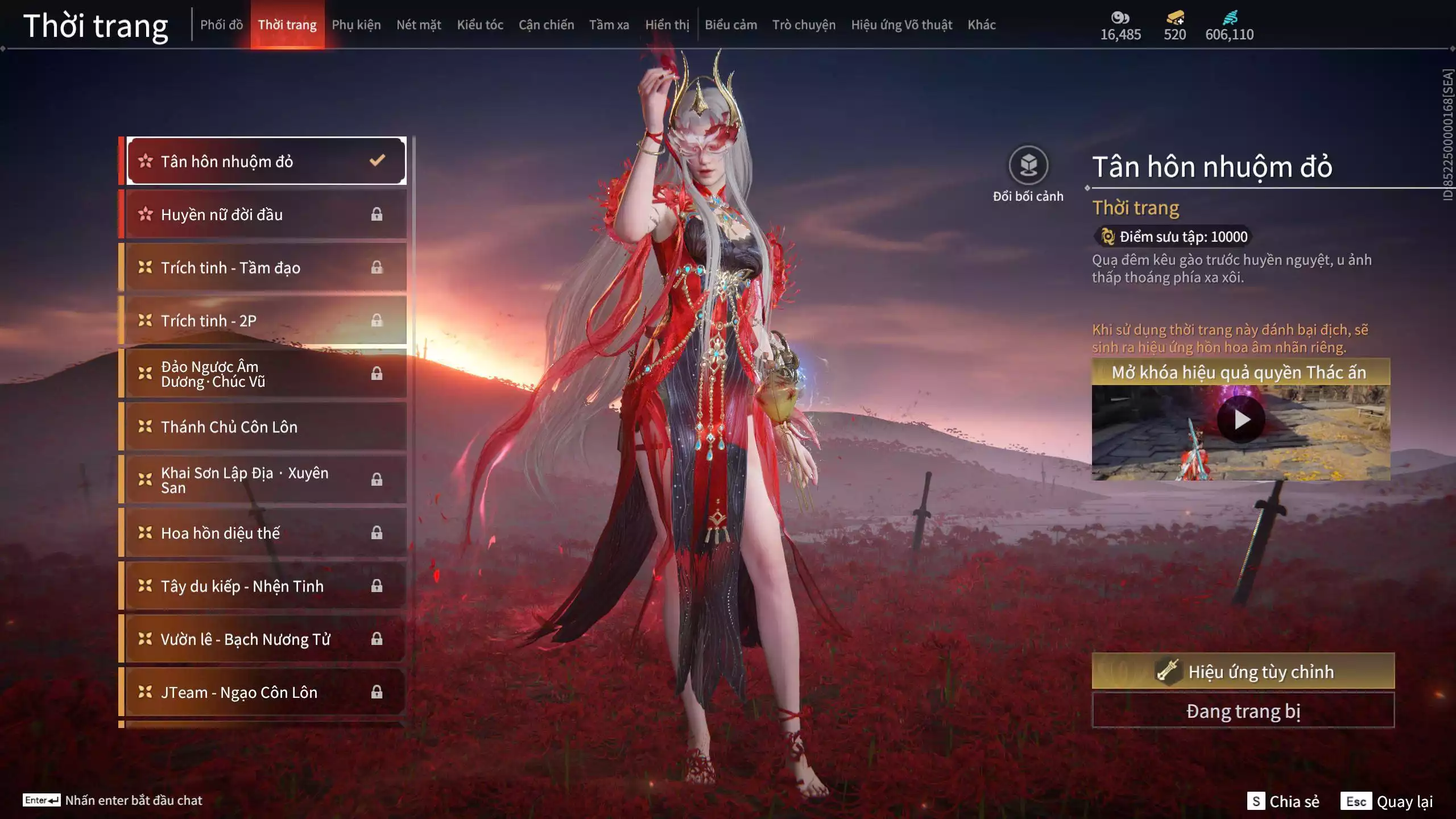Select the Kiểu tóc tab

[479, 25]
